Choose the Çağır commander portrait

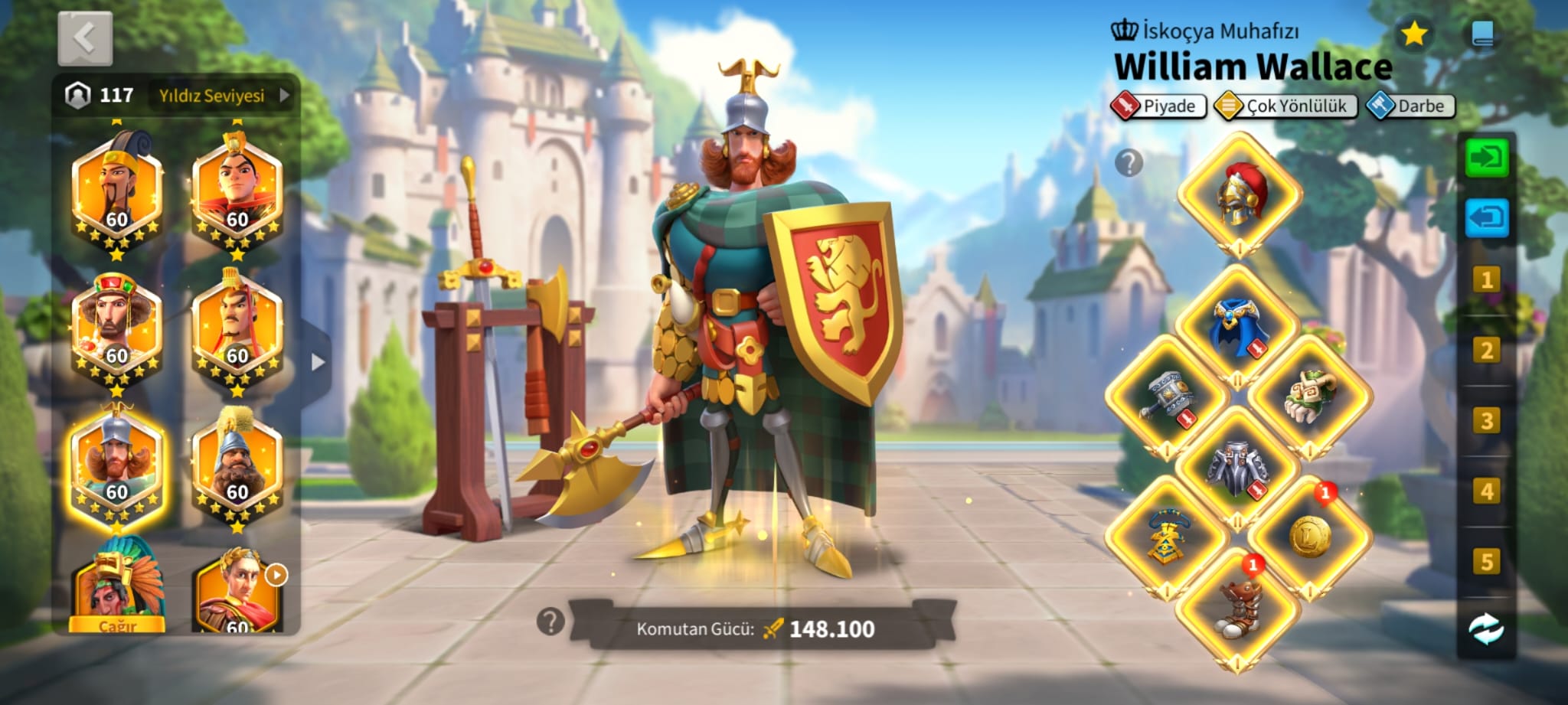[x=117, y=589]
